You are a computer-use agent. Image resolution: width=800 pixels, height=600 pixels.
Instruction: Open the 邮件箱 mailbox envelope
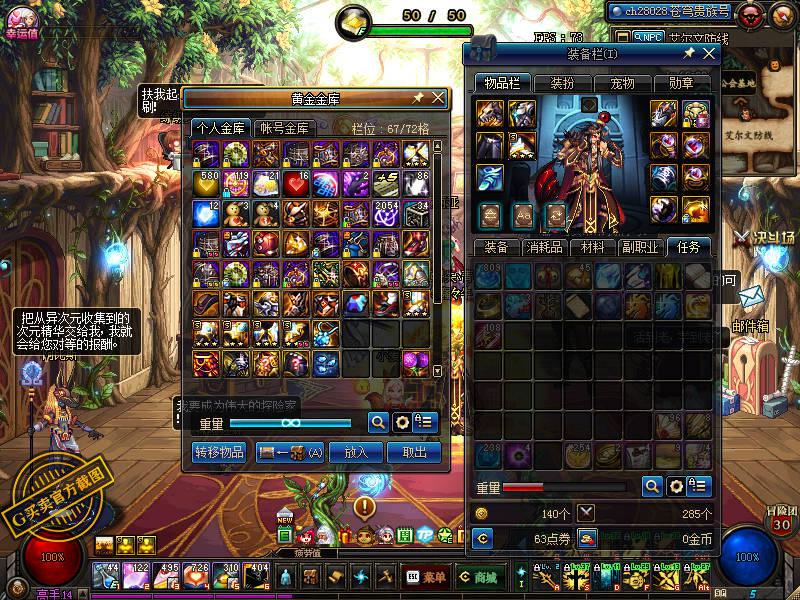[752, 297]
